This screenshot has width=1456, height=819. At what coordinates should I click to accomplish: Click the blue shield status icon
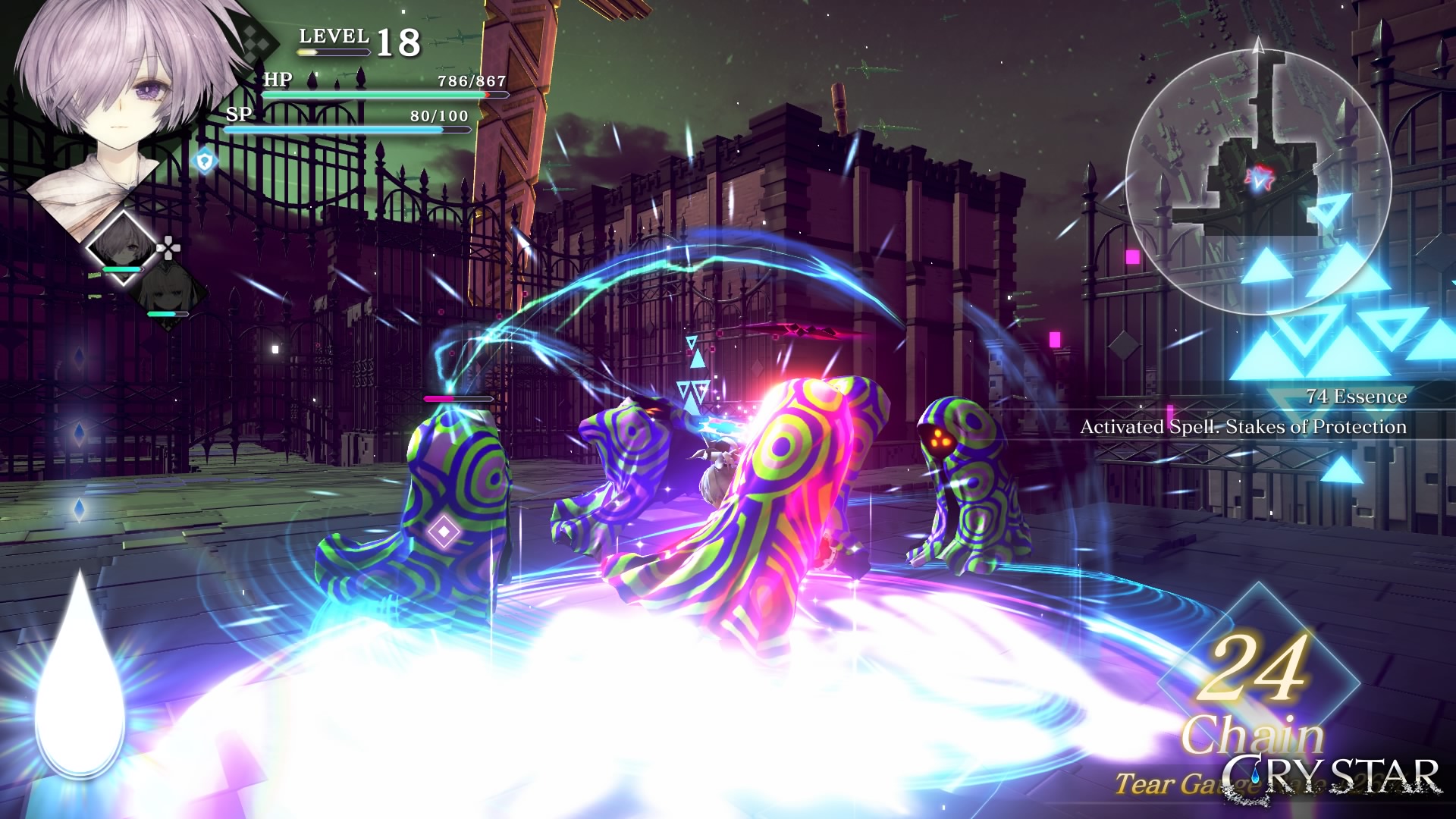click(x=205, y=161)
